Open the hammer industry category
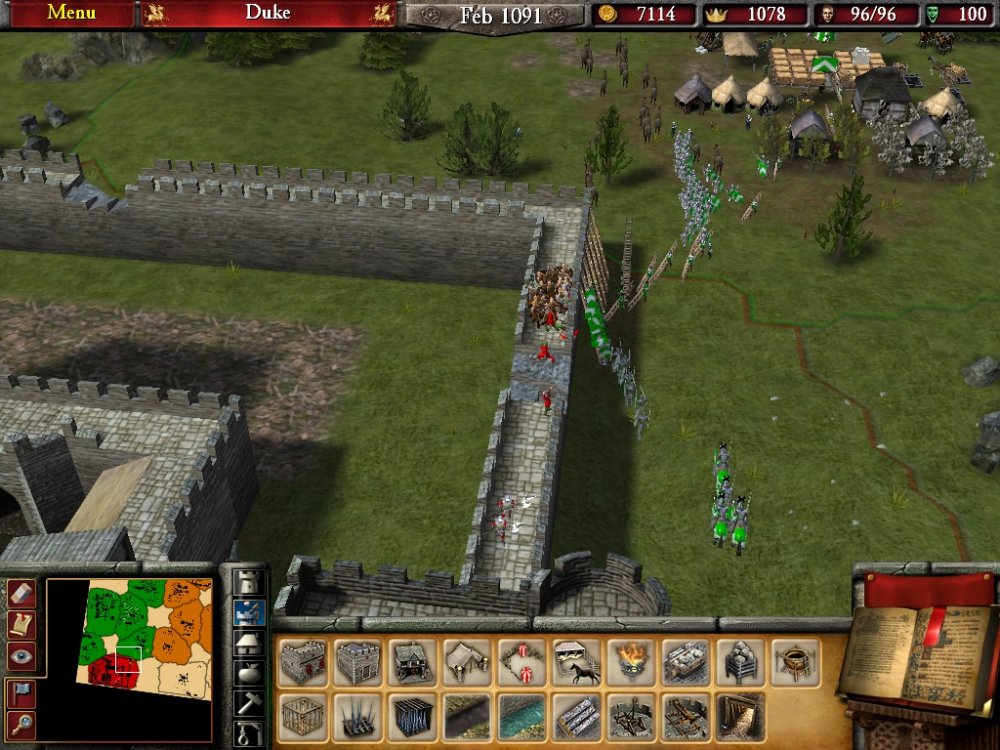 click(x=247, y=703)
